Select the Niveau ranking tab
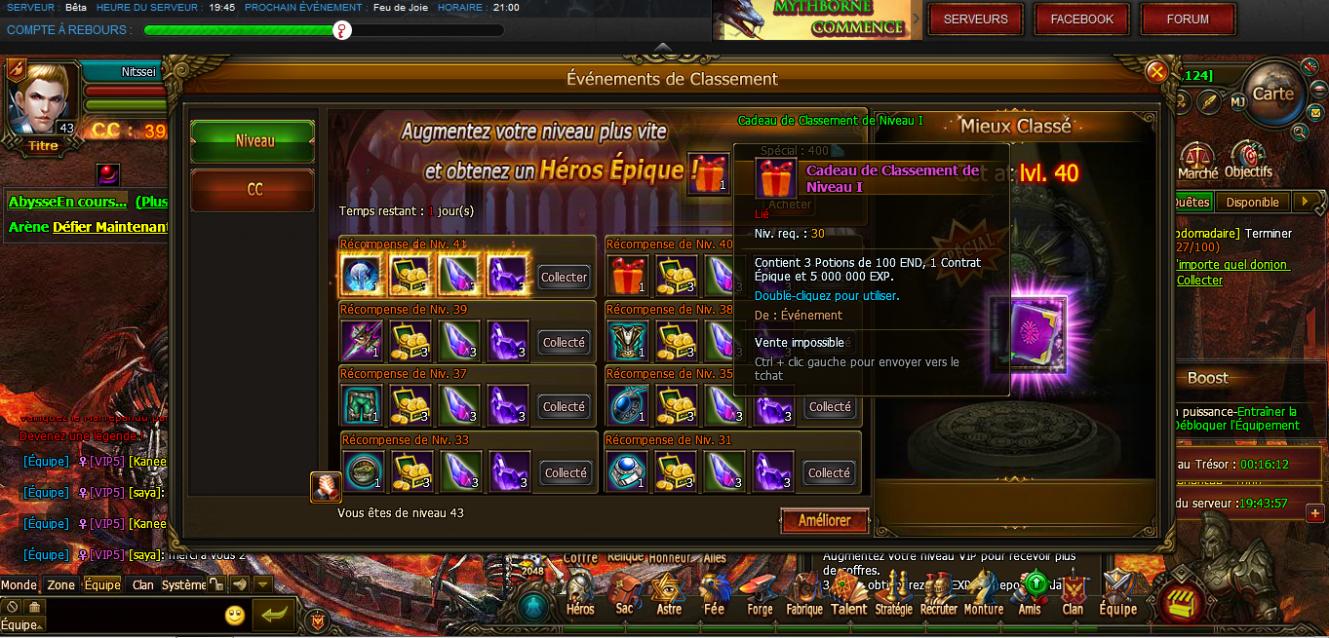Viewport: 1329px width, 638px height. pos(253,141)
